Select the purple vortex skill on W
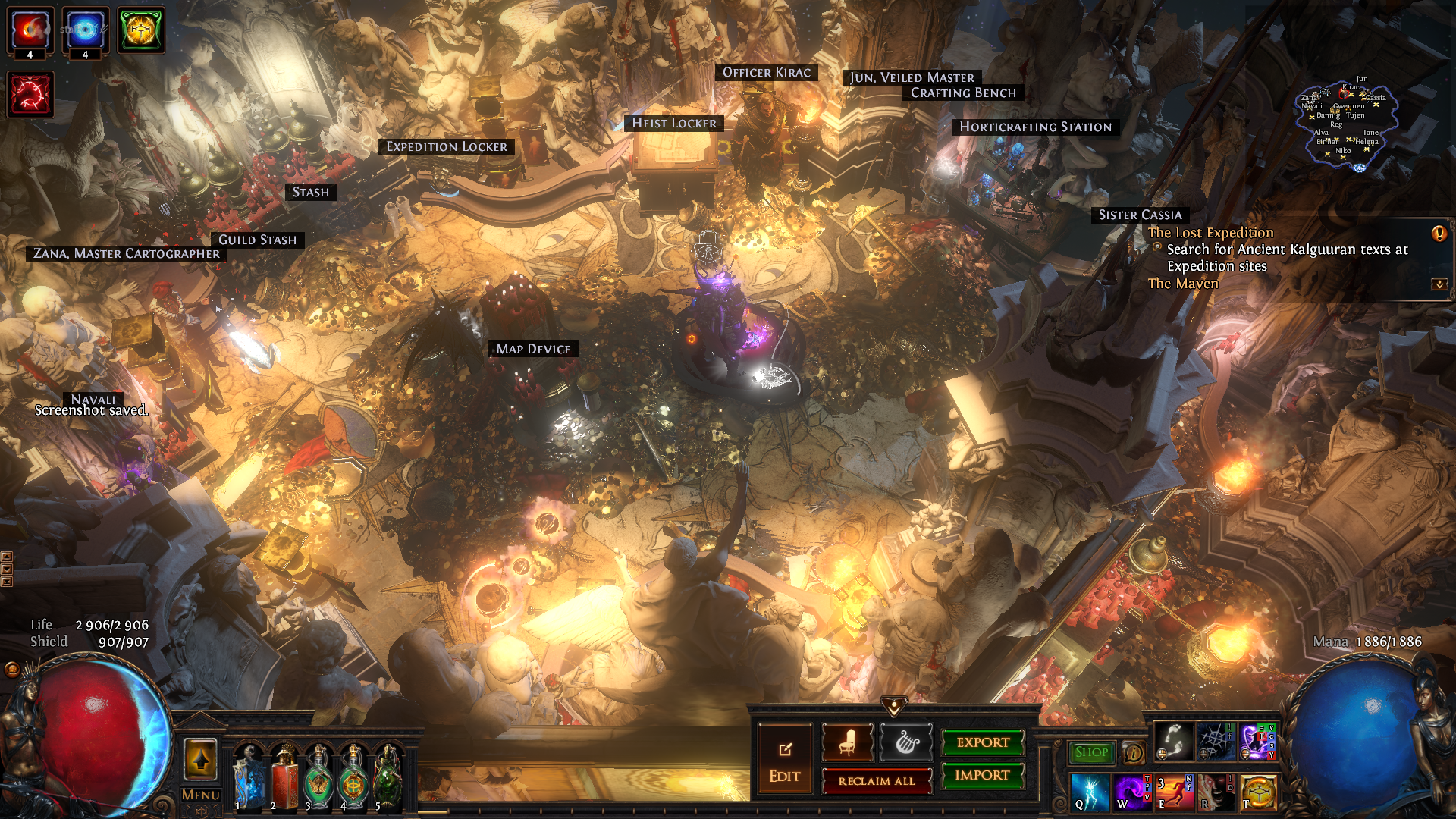This screenshot has width=1456, height=819. pos(1132,792)
